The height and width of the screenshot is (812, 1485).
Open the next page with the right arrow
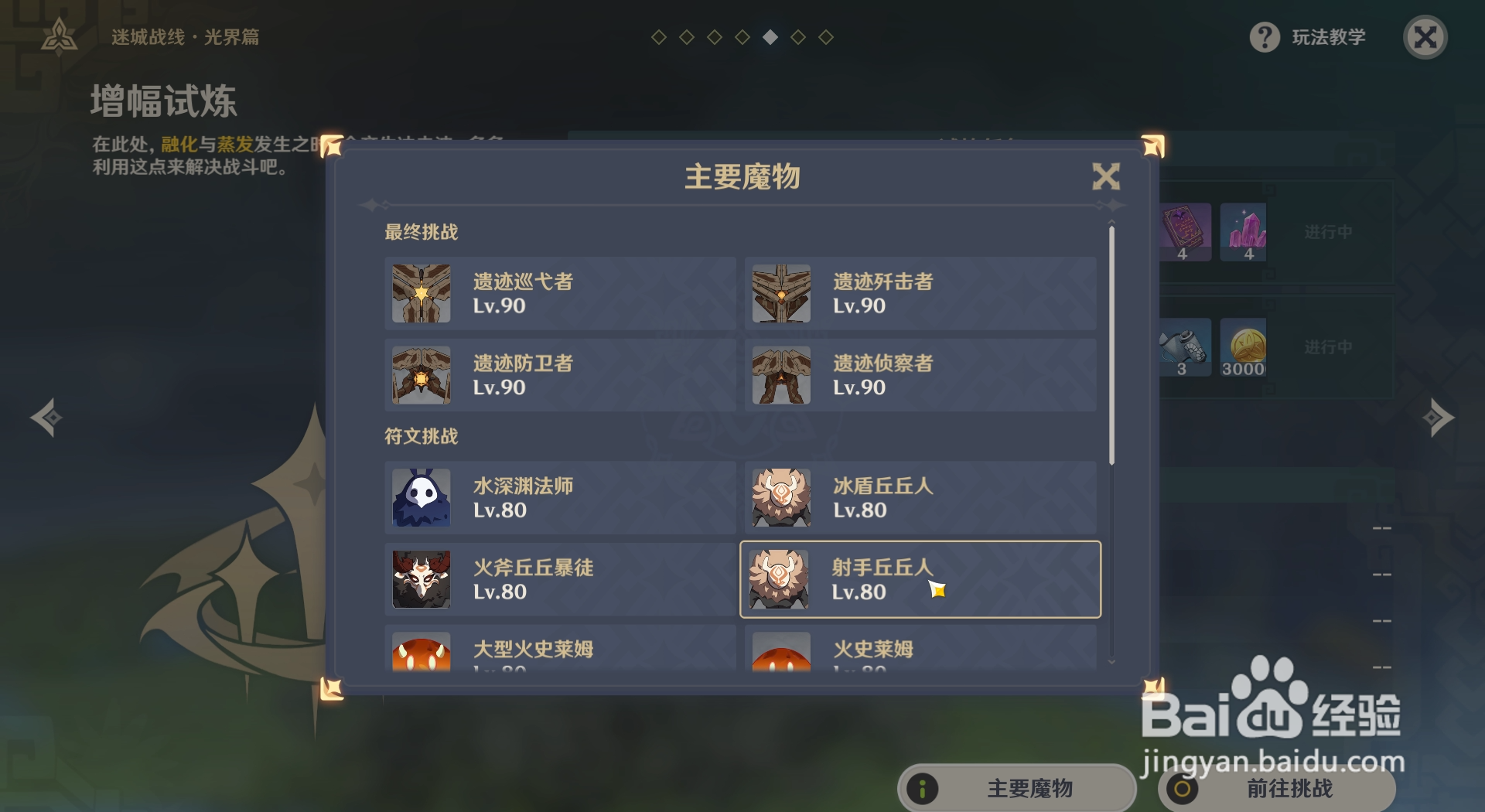[x=1437, y=418]
